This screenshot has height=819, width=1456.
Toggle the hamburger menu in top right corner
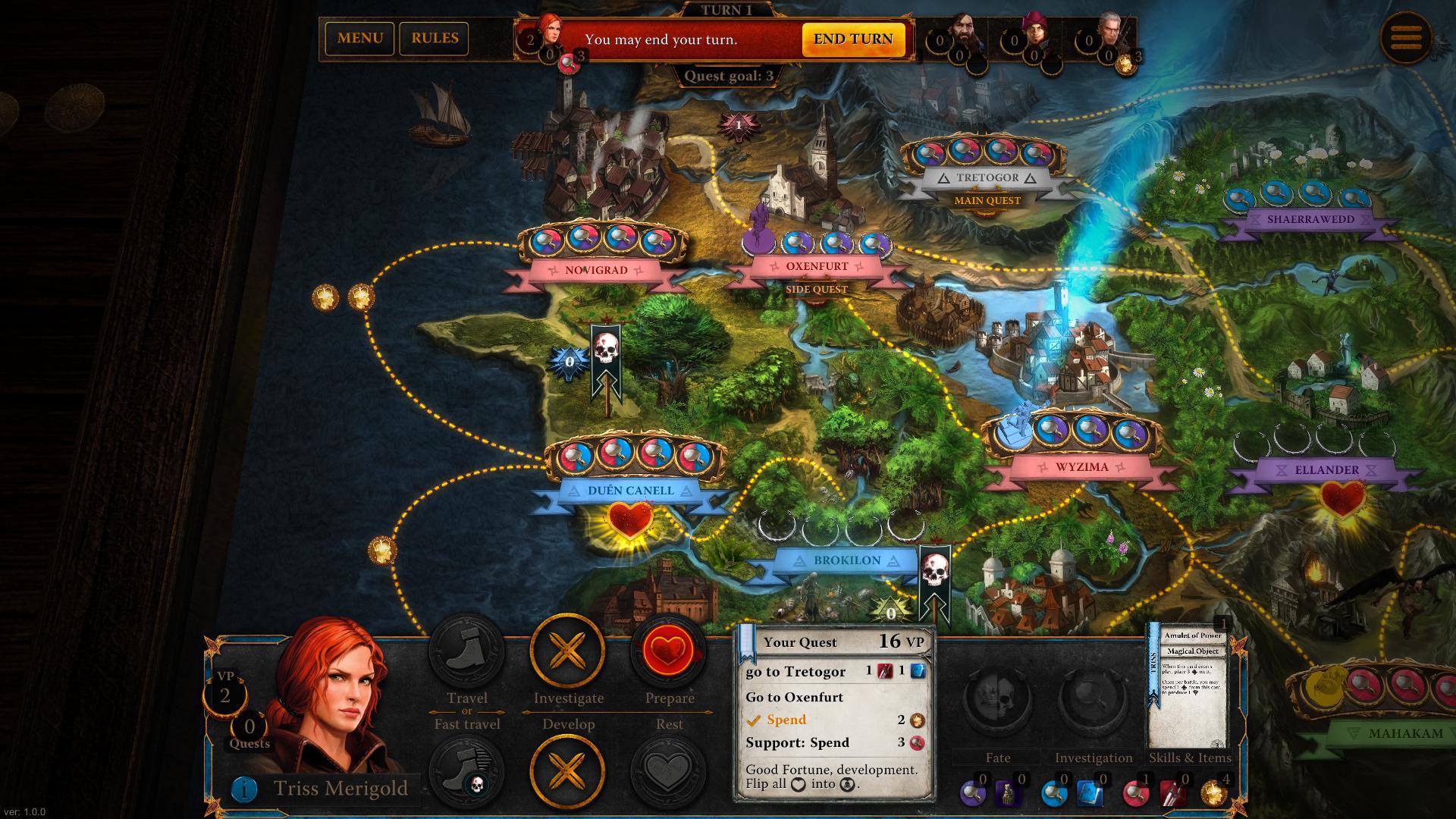(1408, 39)
